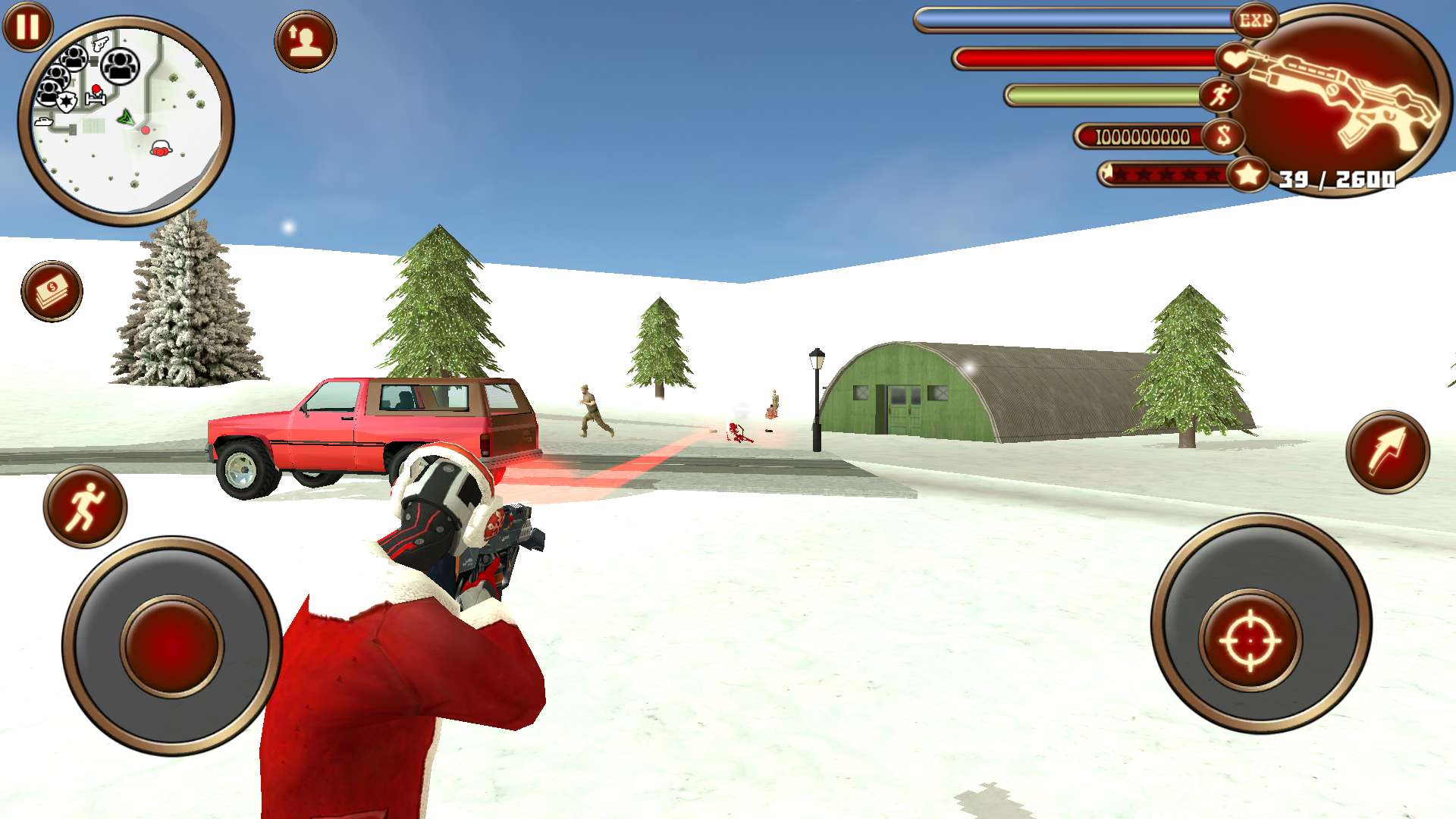The image size is (1456, 819).
Task: Open the circular minimap
Action: tap(126, 121)
